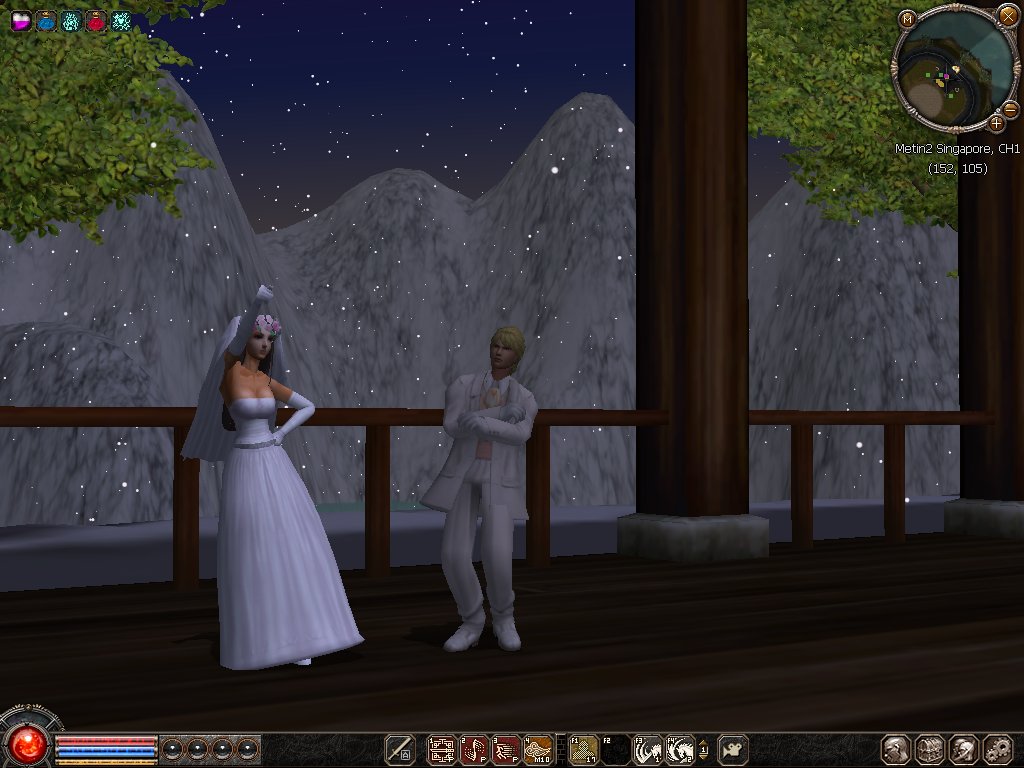This screenshot has width=1024, height=768.
Task: Activate the horse skill in F4 slot
Action: (680, 749)
